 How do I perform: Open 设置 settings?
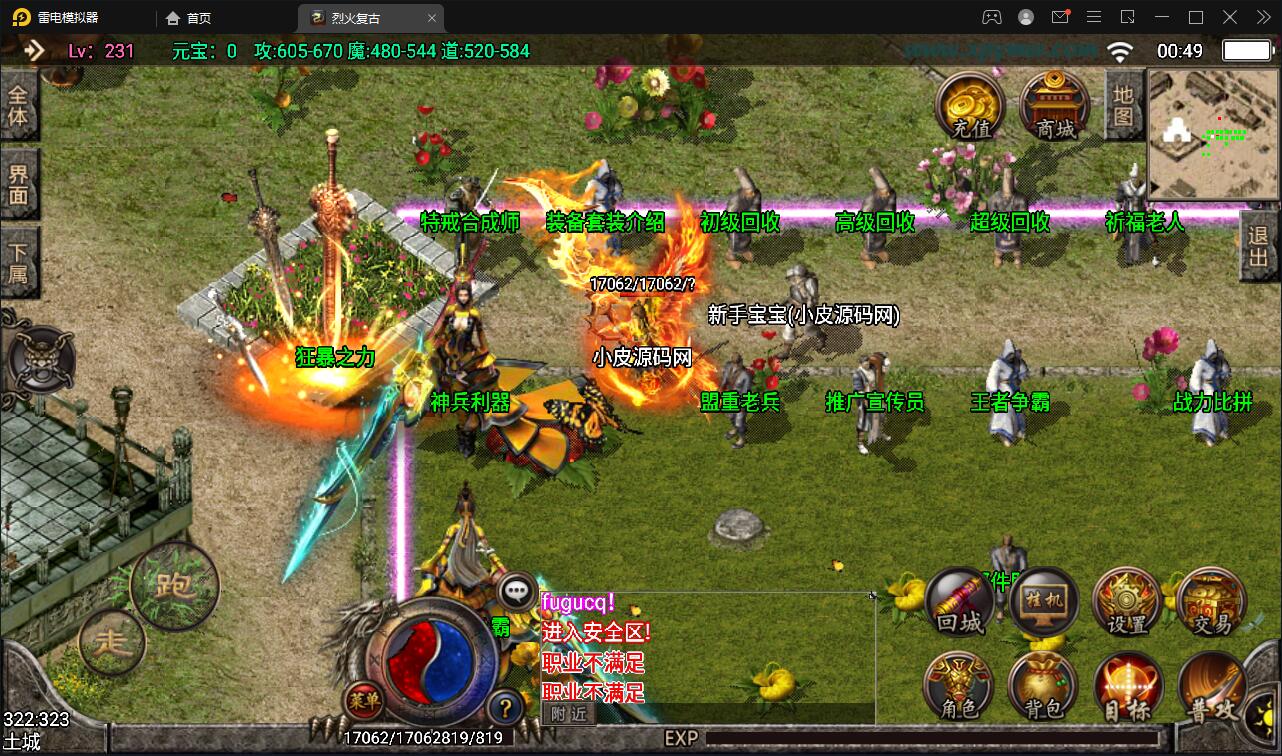[1128, 602]
